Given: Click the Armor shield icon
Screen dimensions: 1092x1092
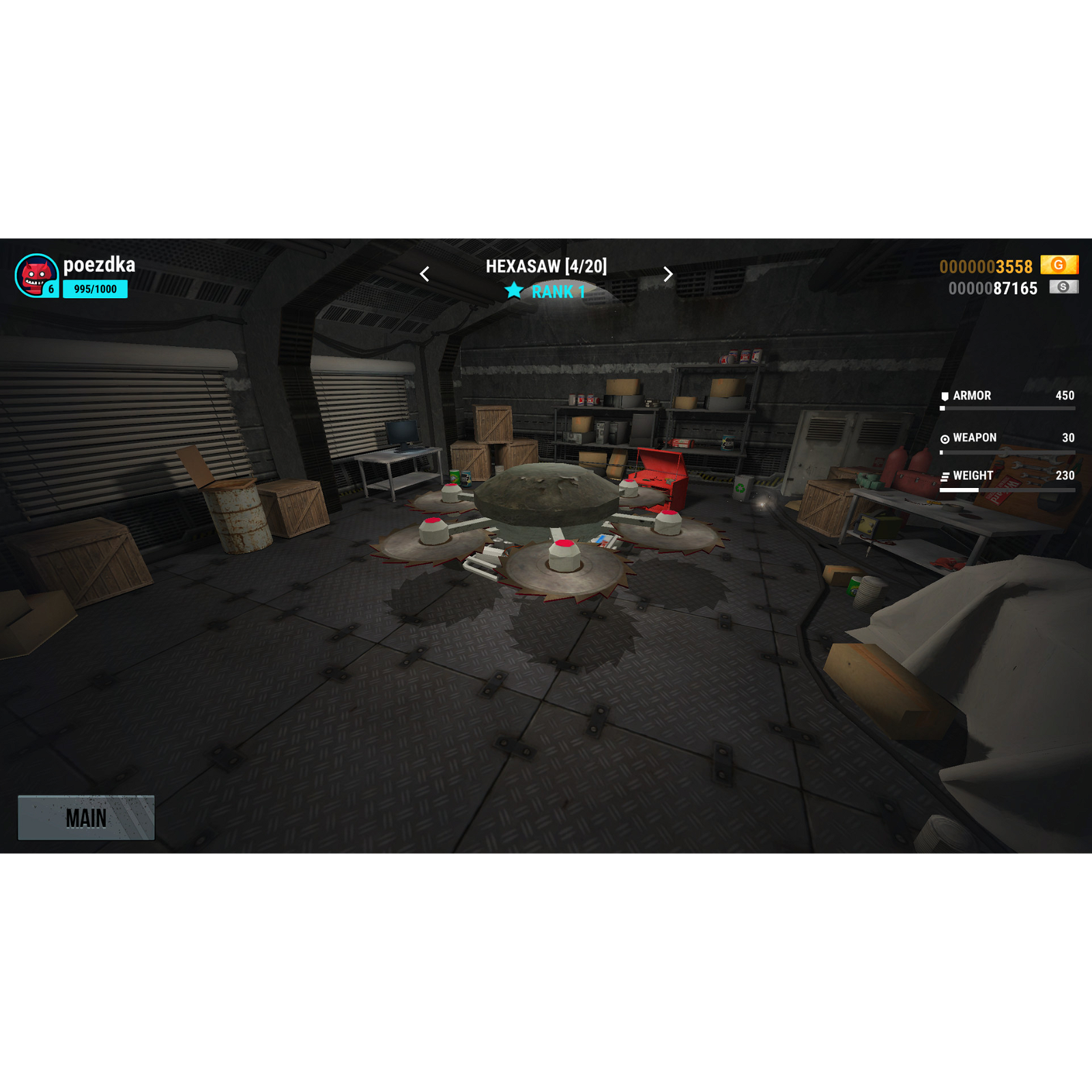Looking at the screenshot, I should (945, 396).
